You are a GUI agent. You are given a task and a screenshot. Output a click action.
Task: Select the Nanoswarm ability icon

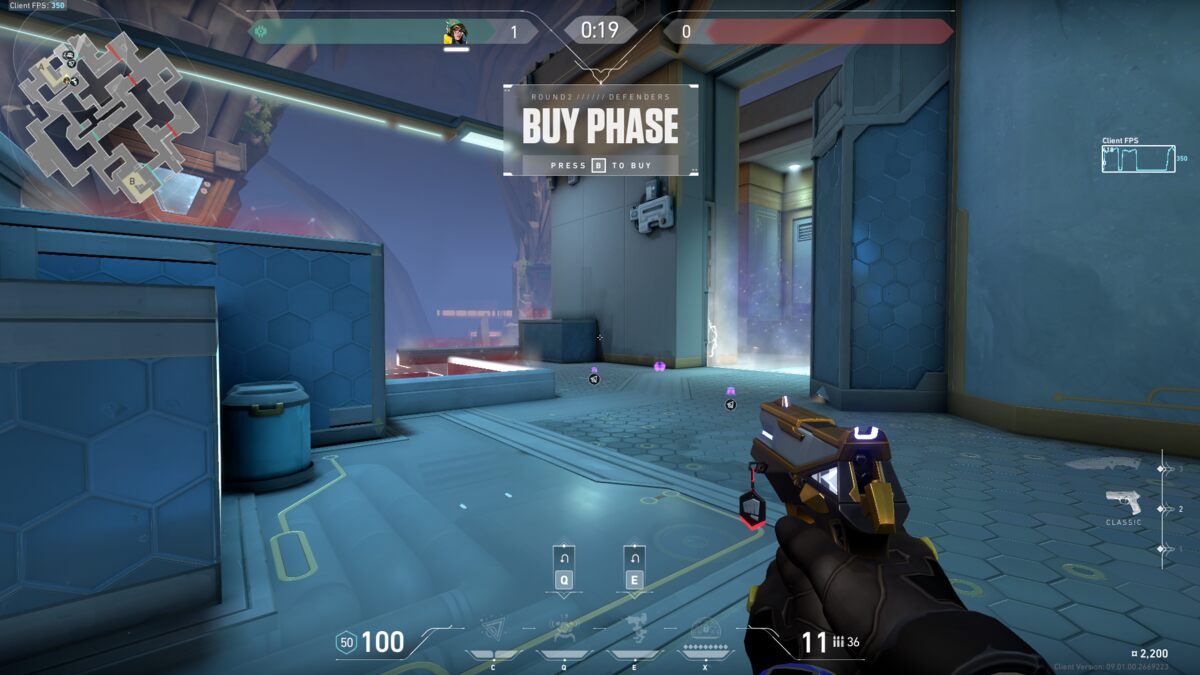[x=492, y=627]
